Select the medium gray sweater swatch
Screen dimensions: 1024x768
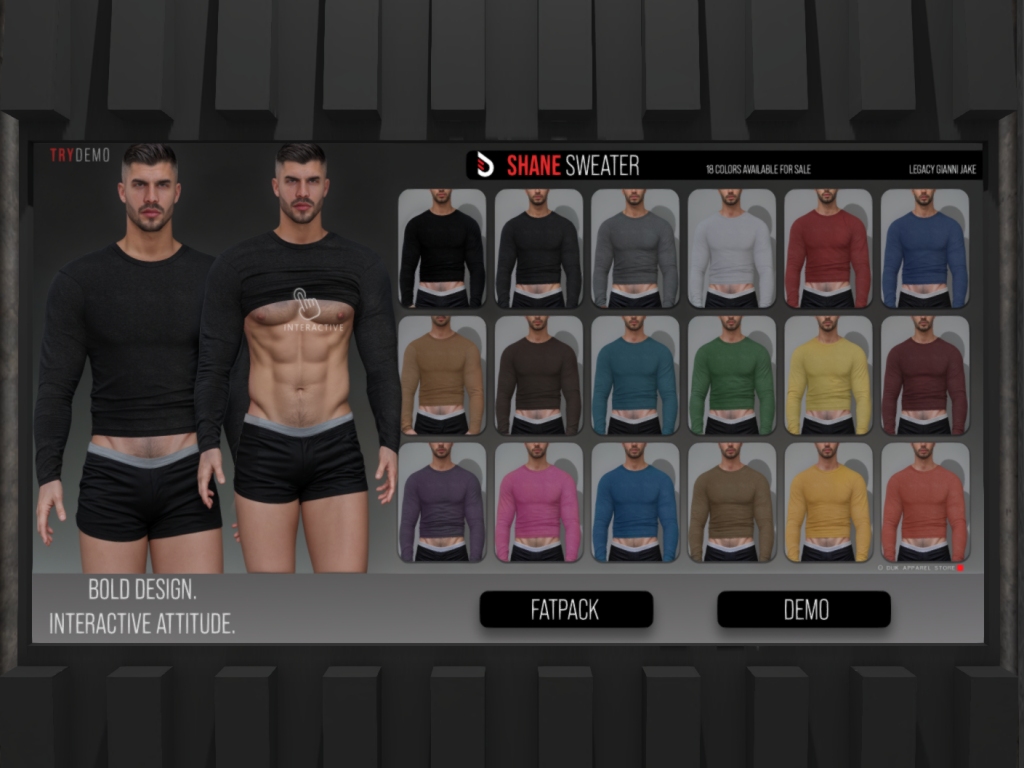pyautogui.click(x=635, y=248)
